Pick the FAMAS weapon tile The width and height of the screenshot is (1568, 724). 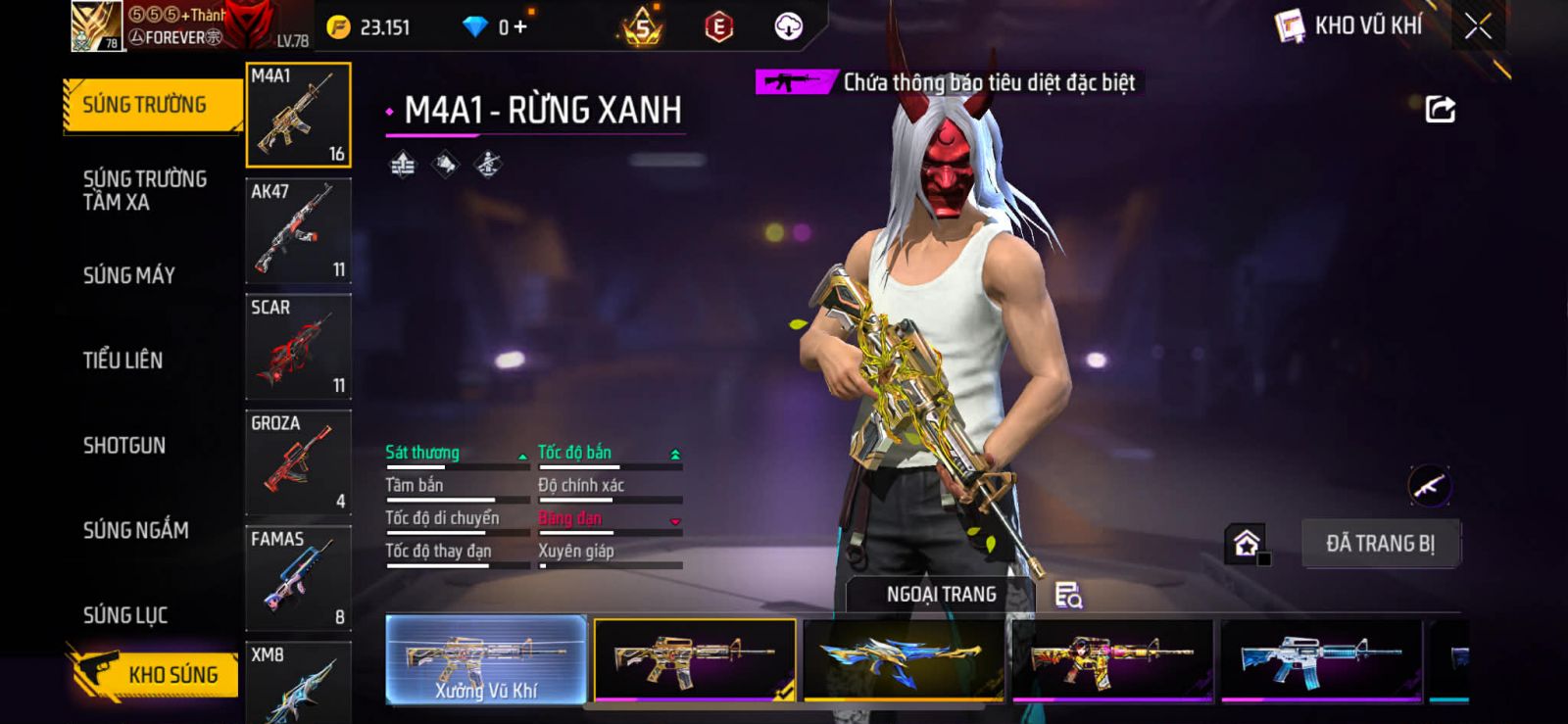coord(298,578)
